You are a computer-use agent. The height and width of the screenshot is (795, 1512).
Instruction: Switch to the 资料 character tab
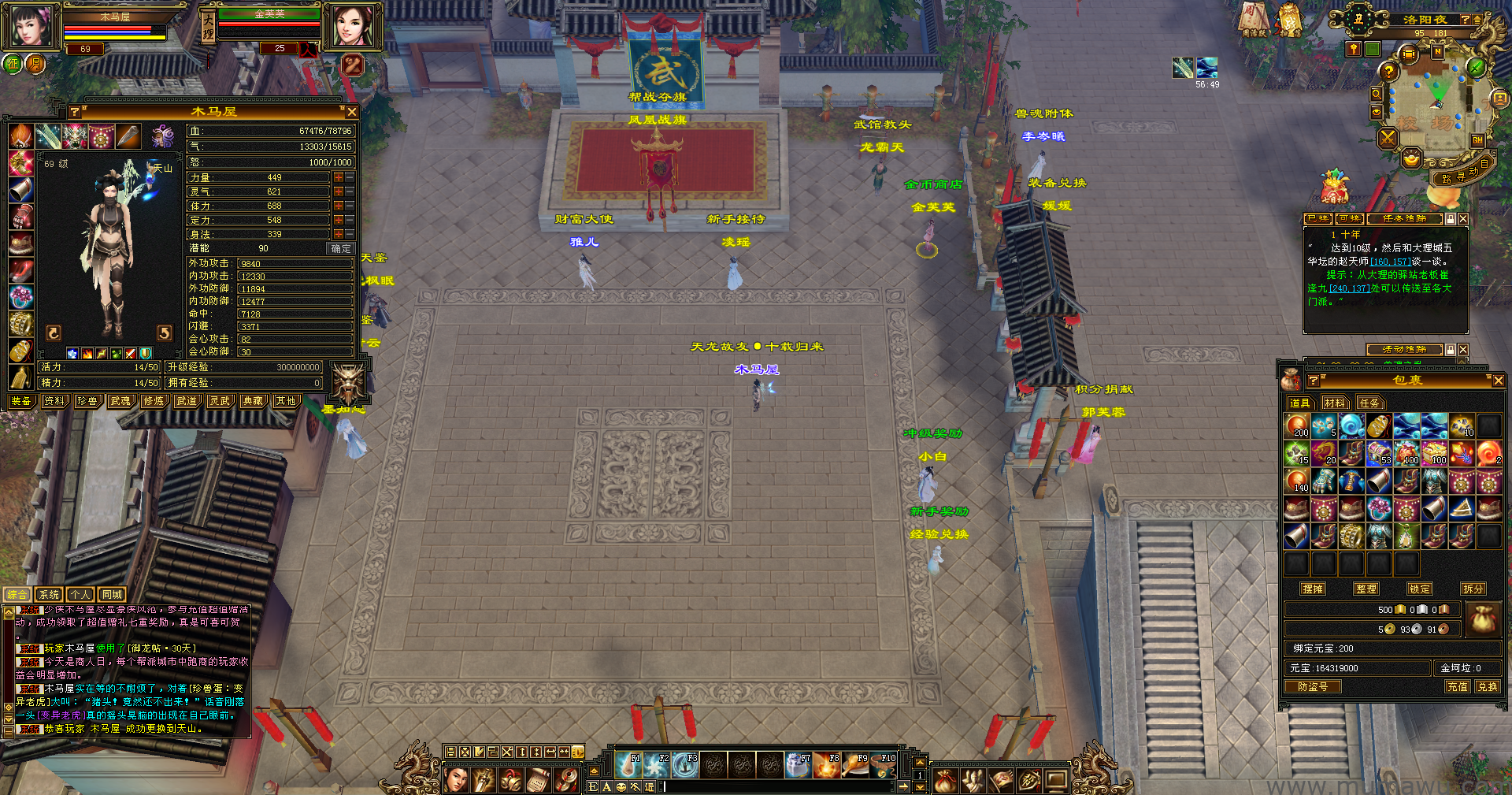pos(54,401)
